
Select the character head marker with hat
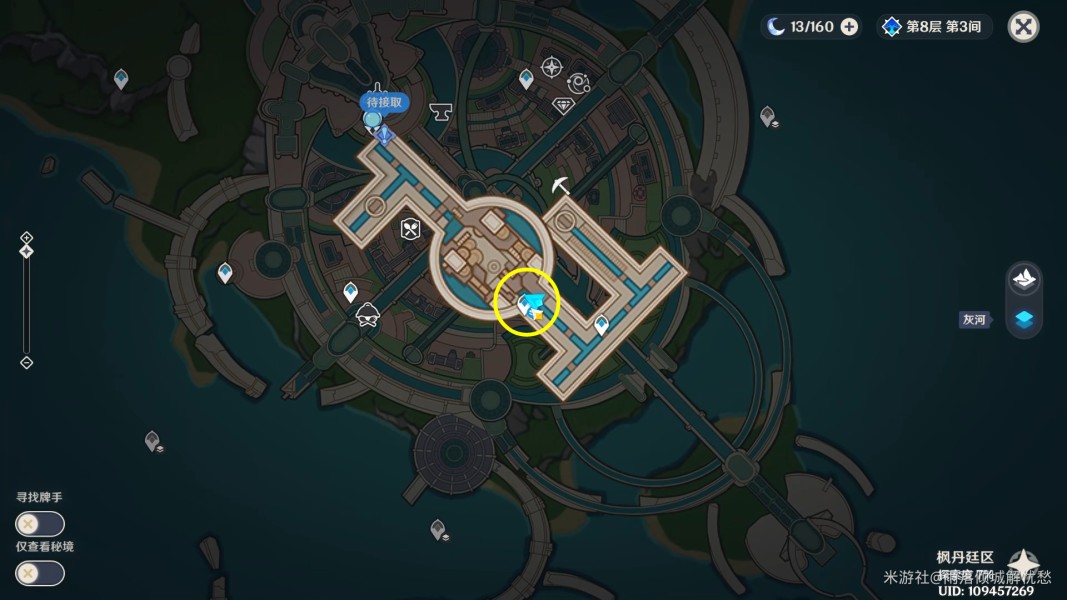coord(367,314)
